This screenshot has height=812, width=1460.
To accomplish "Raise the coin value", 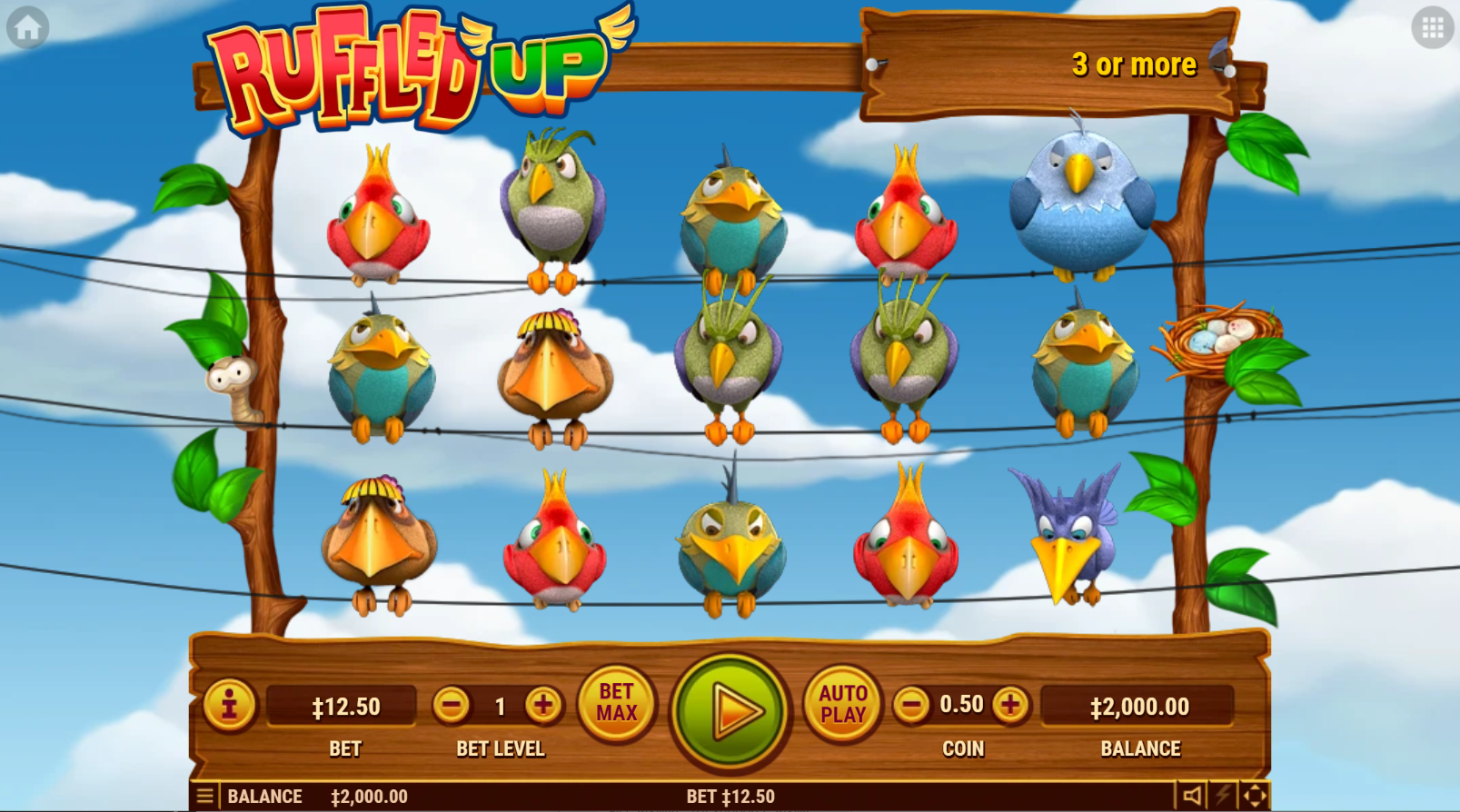I will click(1009, 705).
